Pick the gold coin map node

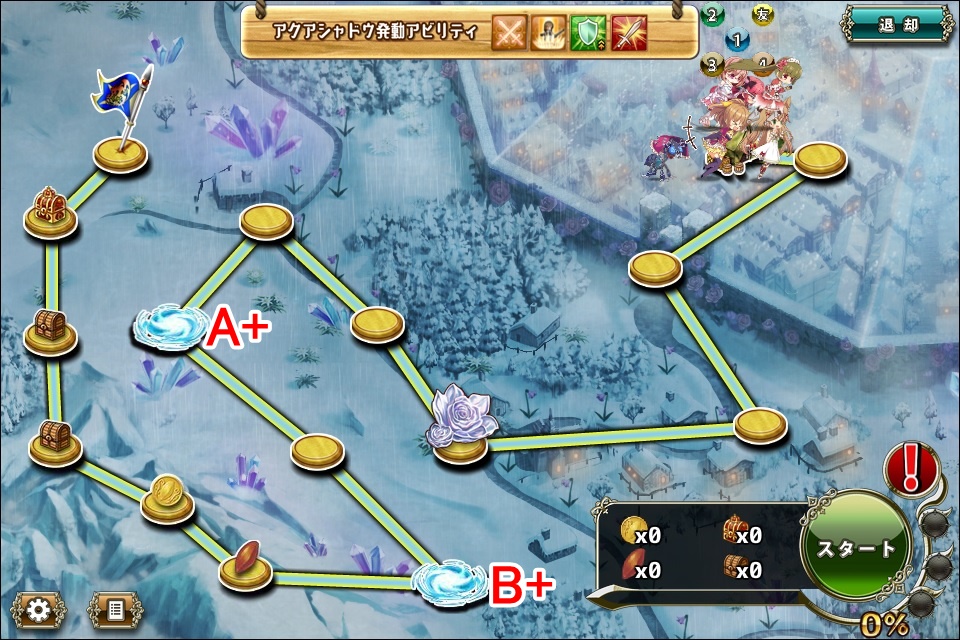tap(167, 498)
